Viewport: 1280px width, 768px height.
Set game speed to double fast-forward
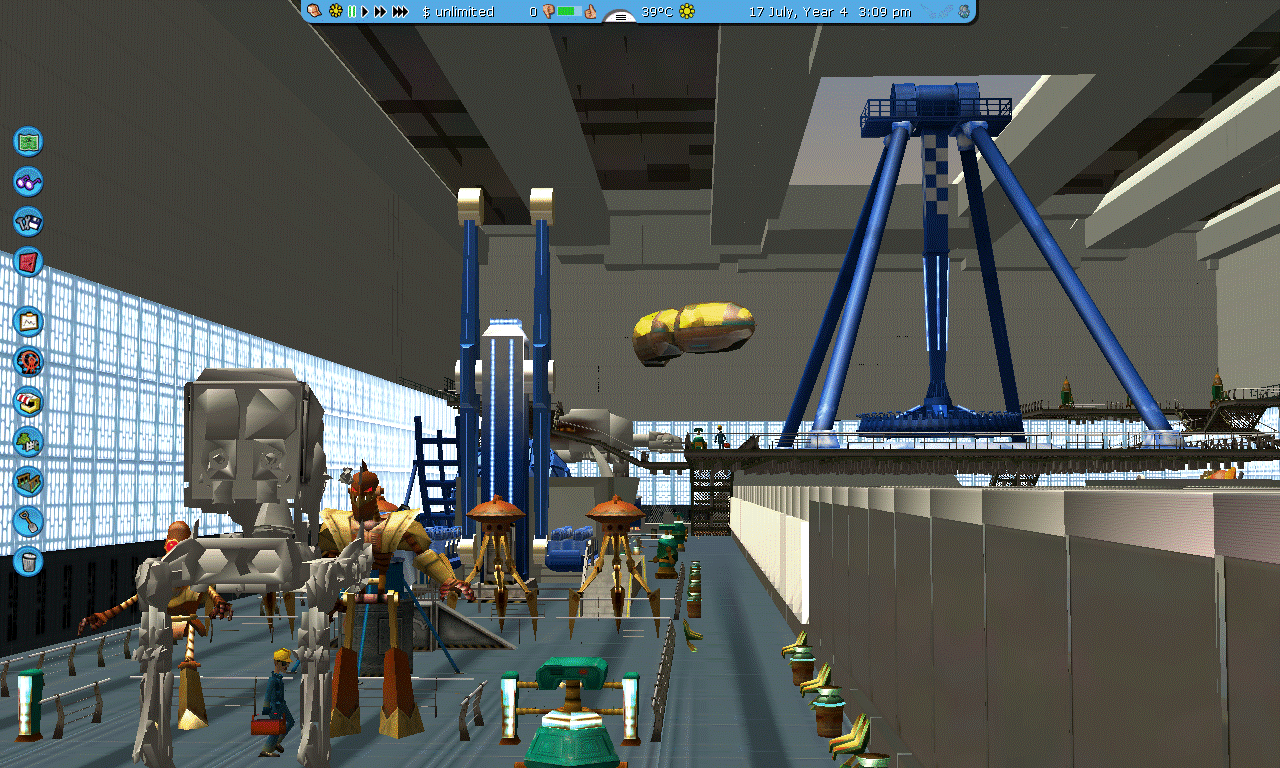380,12
